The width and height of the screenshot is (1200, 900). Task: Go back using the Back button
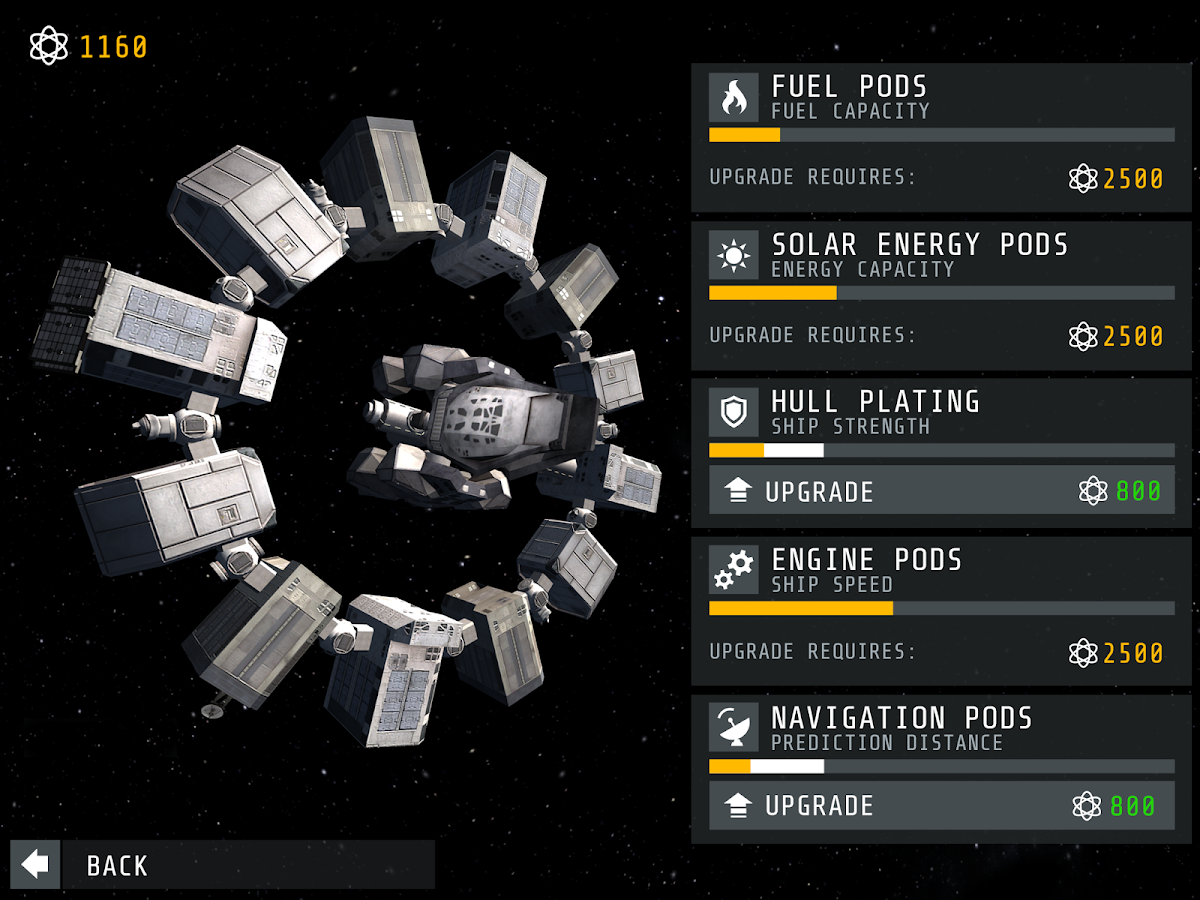click(x=222, y=865)
